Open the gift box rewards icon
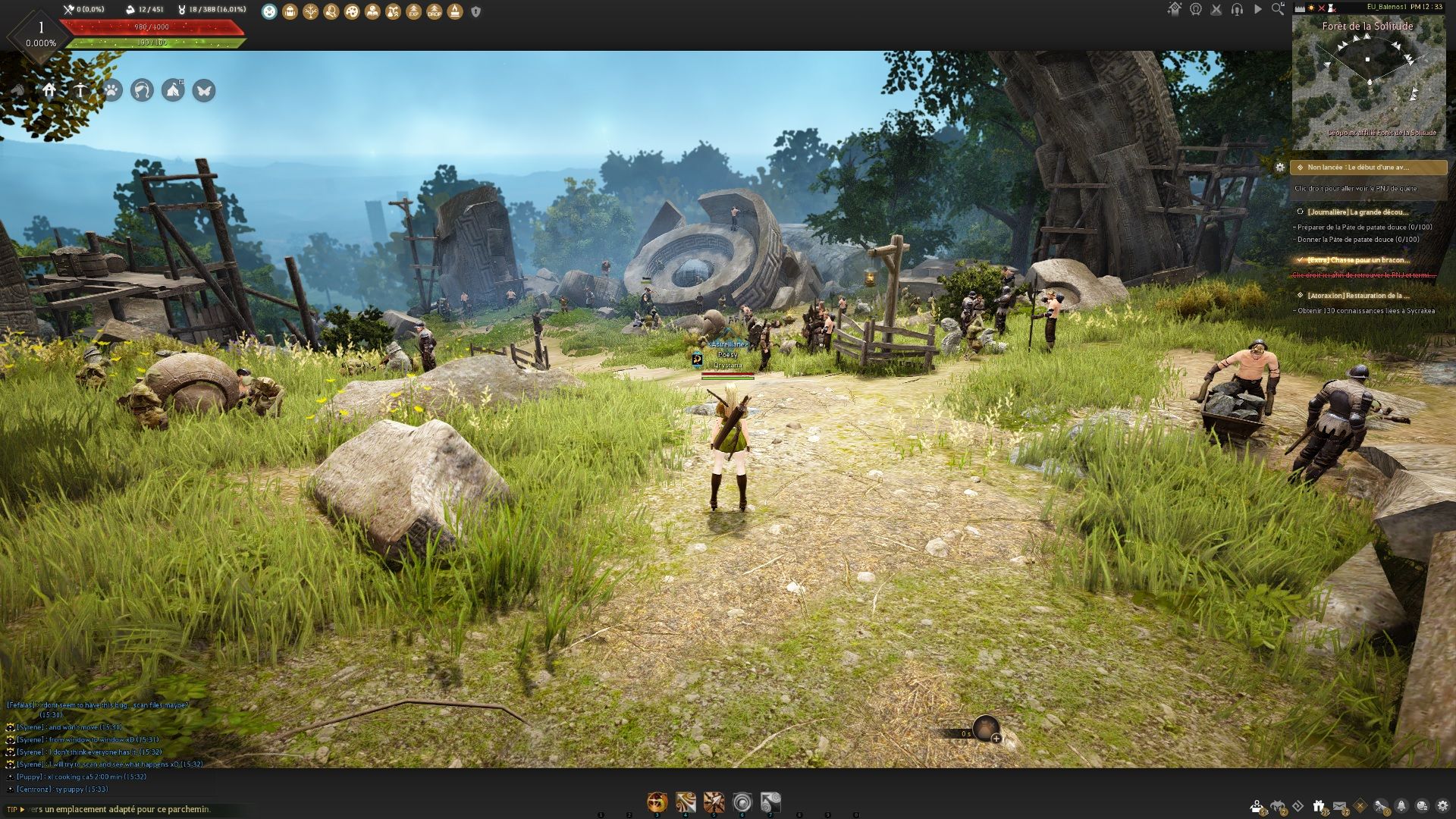This screenshot has width=1456, height=819. coord(1319,806)
